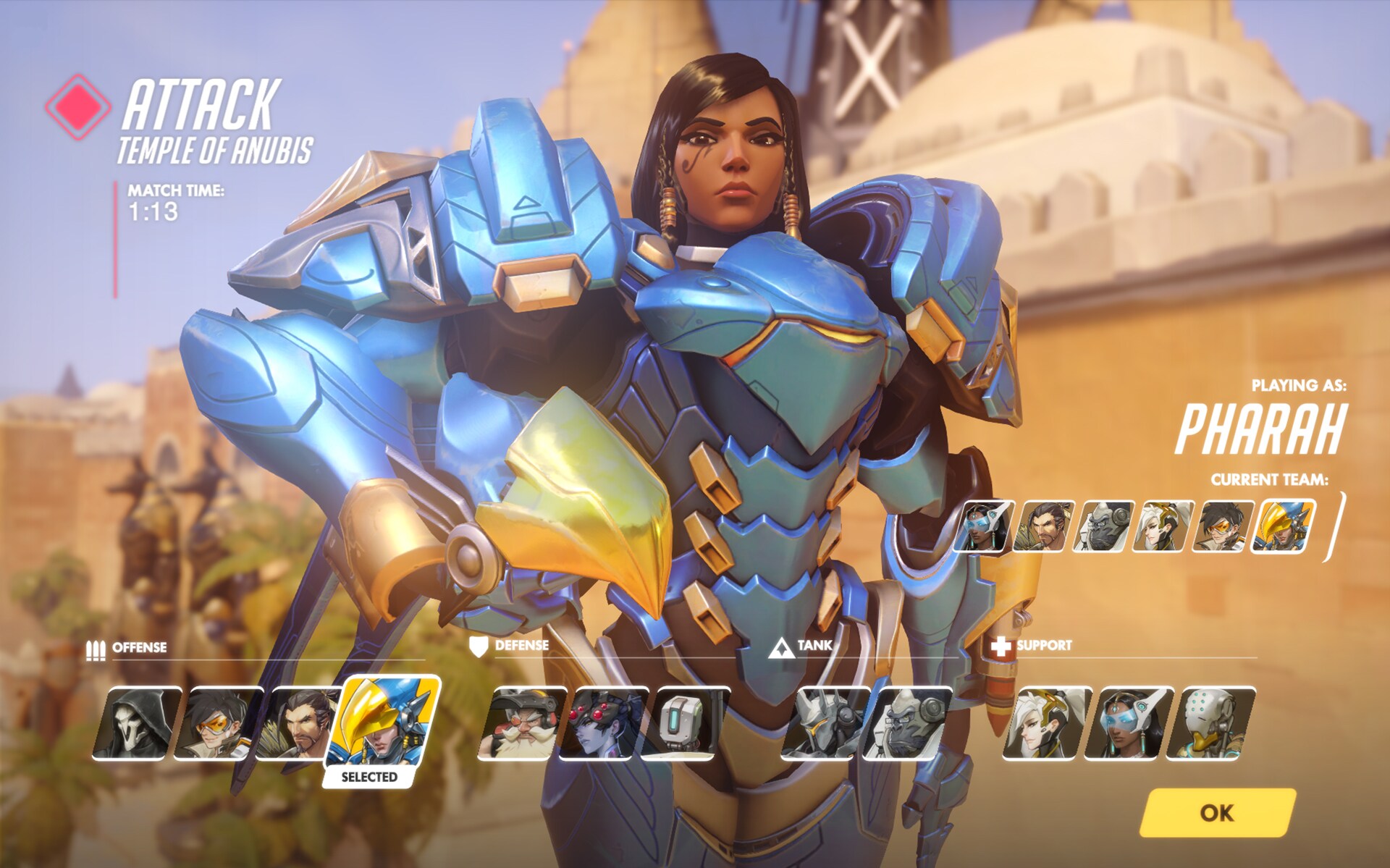Click Symmetra's icon in the Current Team list
Image resolution: width=1390 pixels, height=868 pixels.
tap(982, 526)
